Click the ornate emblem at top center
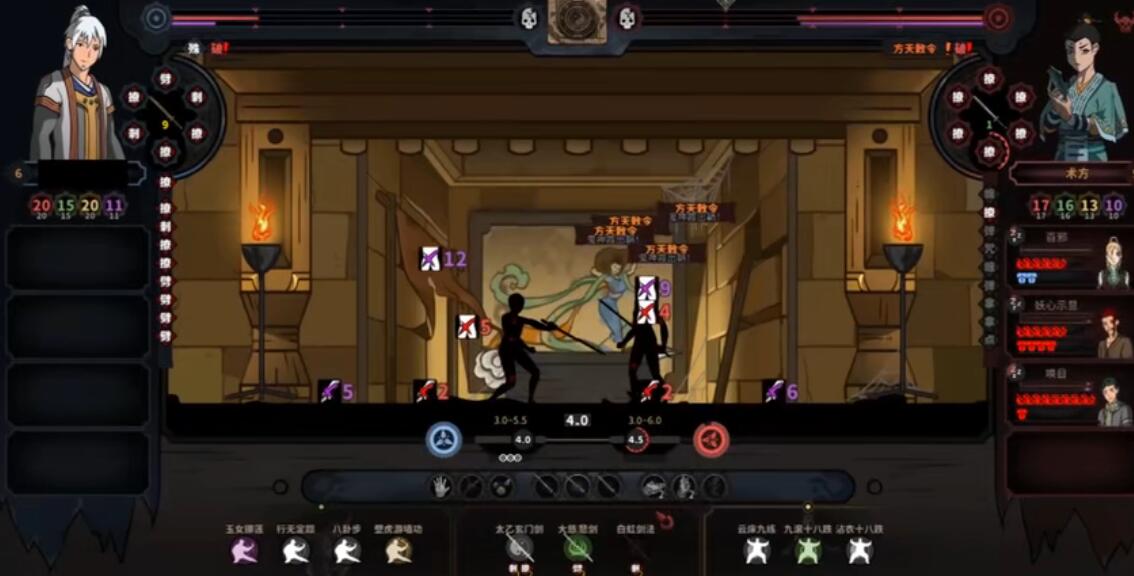This screenshot has width=1134, height=576. 576,20
